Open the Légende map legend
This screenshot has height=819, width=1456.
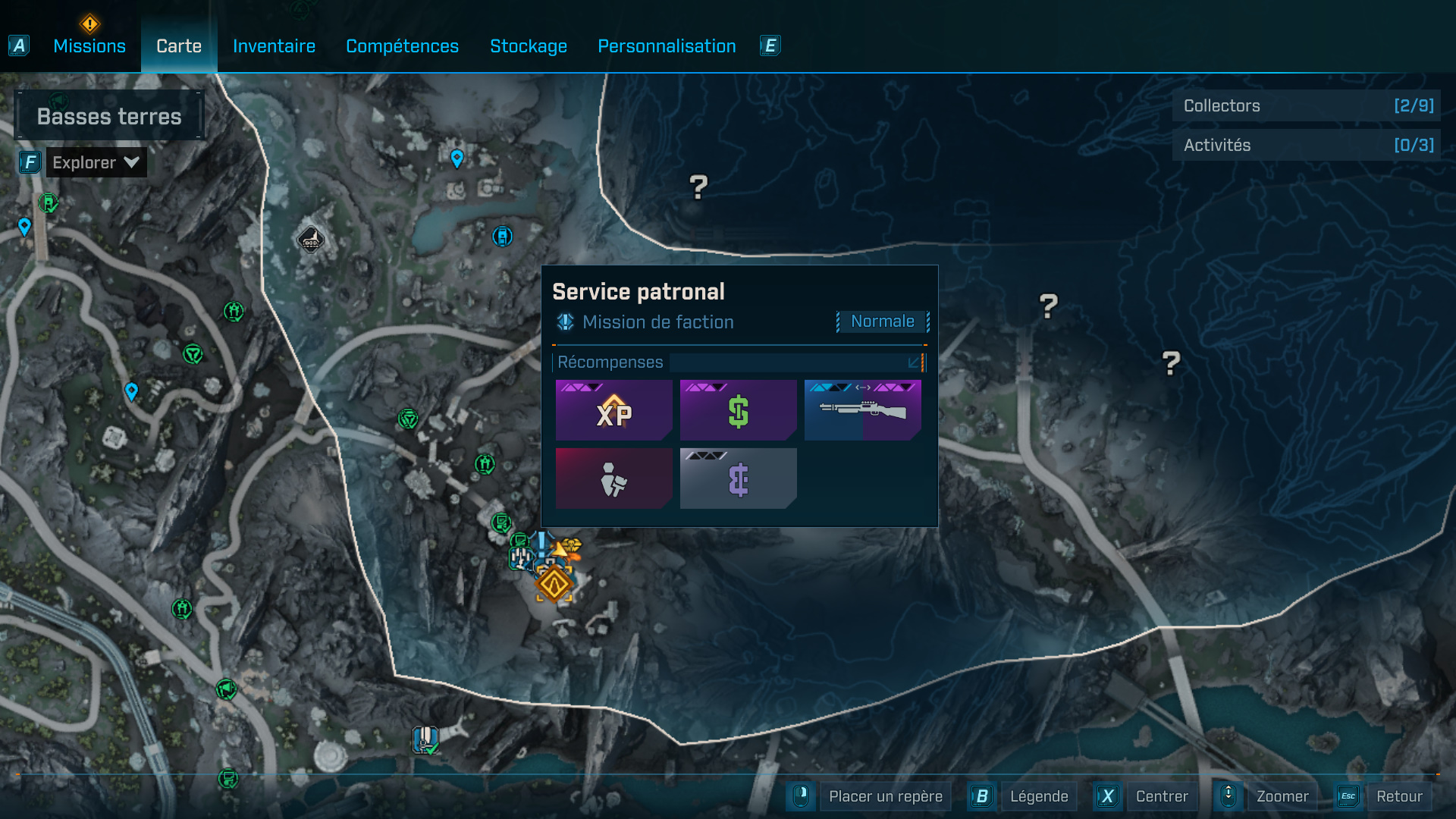pos(1038,796)
